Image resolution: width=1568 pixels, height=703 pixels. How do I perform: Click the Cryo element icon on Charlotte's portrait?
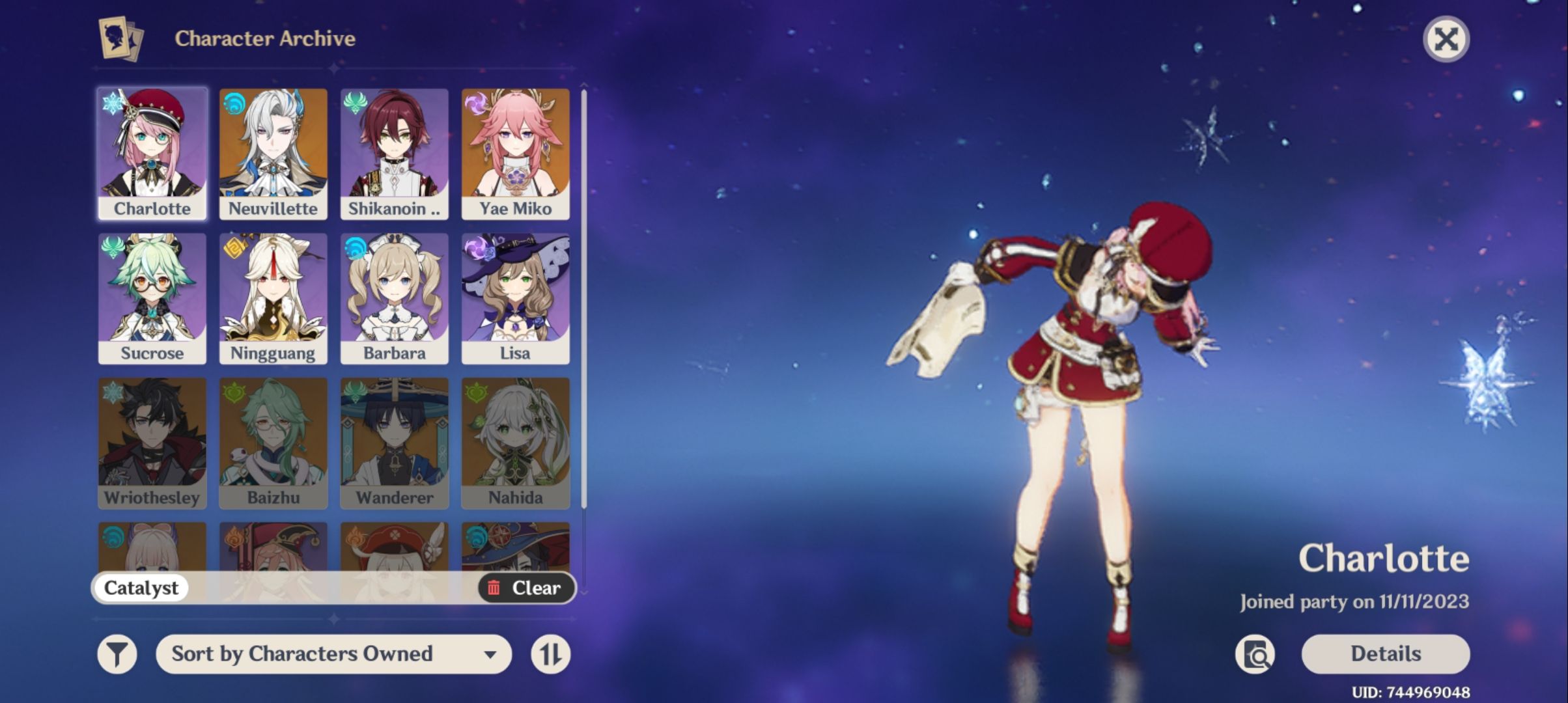pos(112,102)
